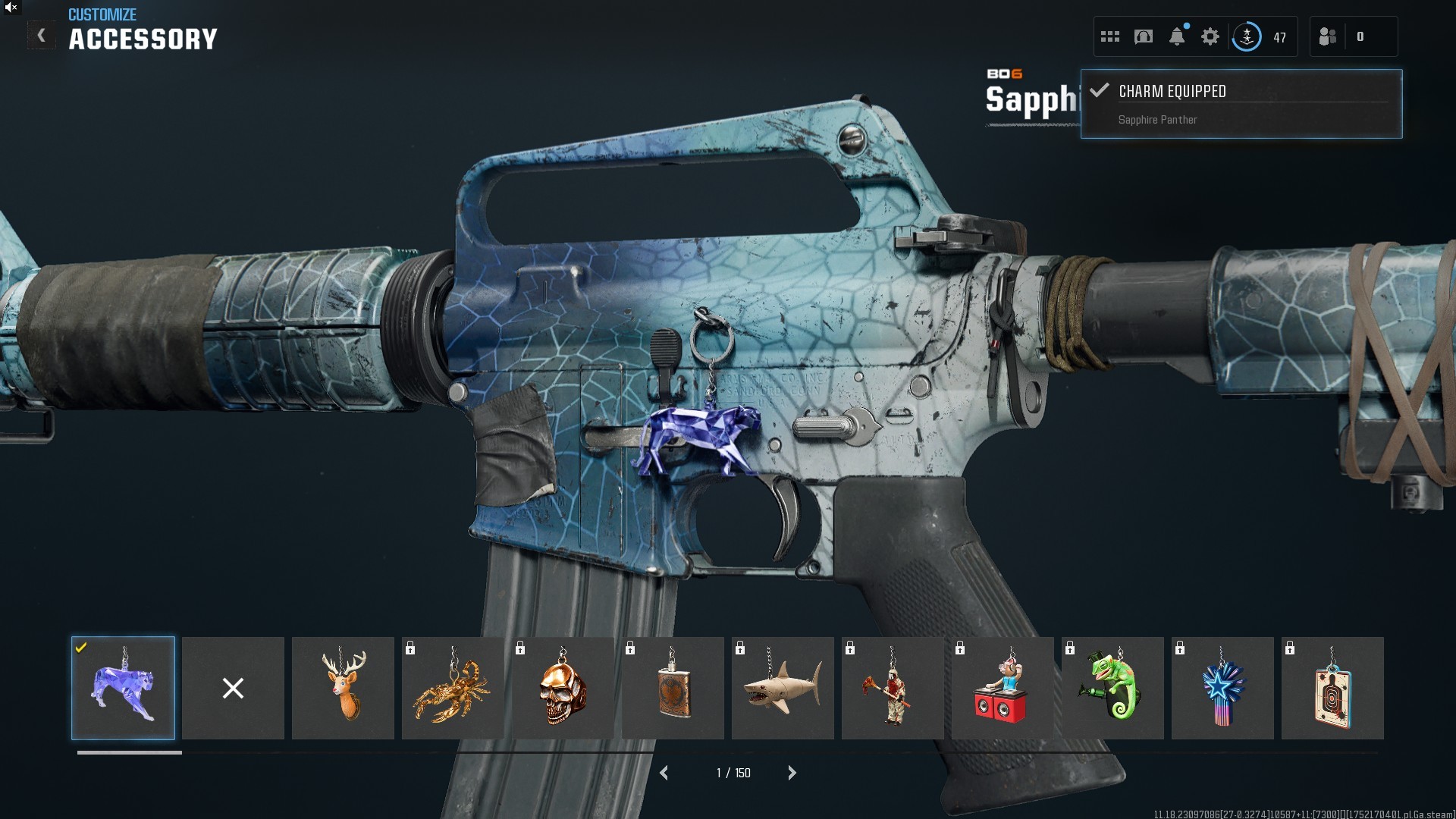
Task: Open the social friends panel
Action: 1328,36
